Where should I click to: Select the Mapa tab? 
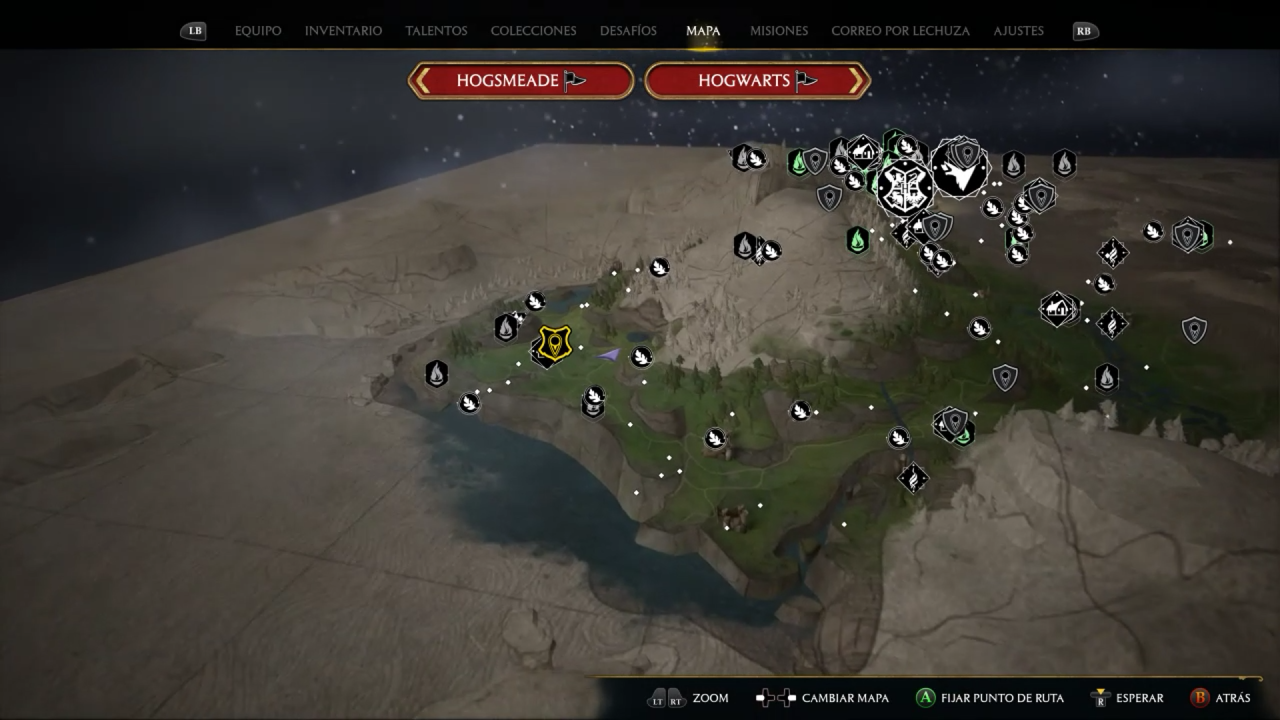click(x=703, y=31)
